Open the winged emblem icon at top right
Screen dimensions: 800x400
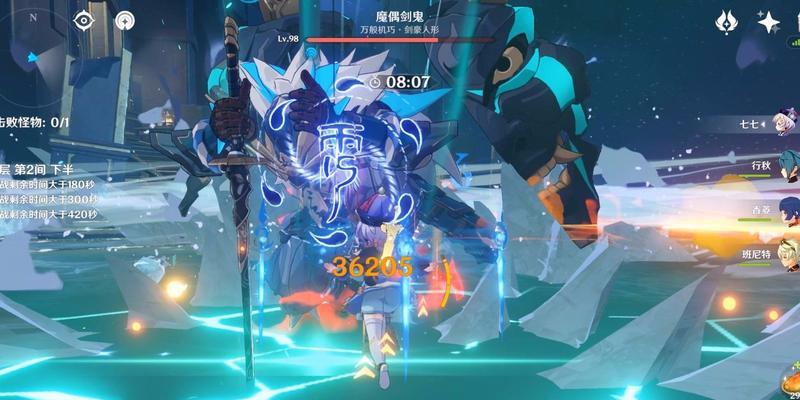tap(727, 22)
